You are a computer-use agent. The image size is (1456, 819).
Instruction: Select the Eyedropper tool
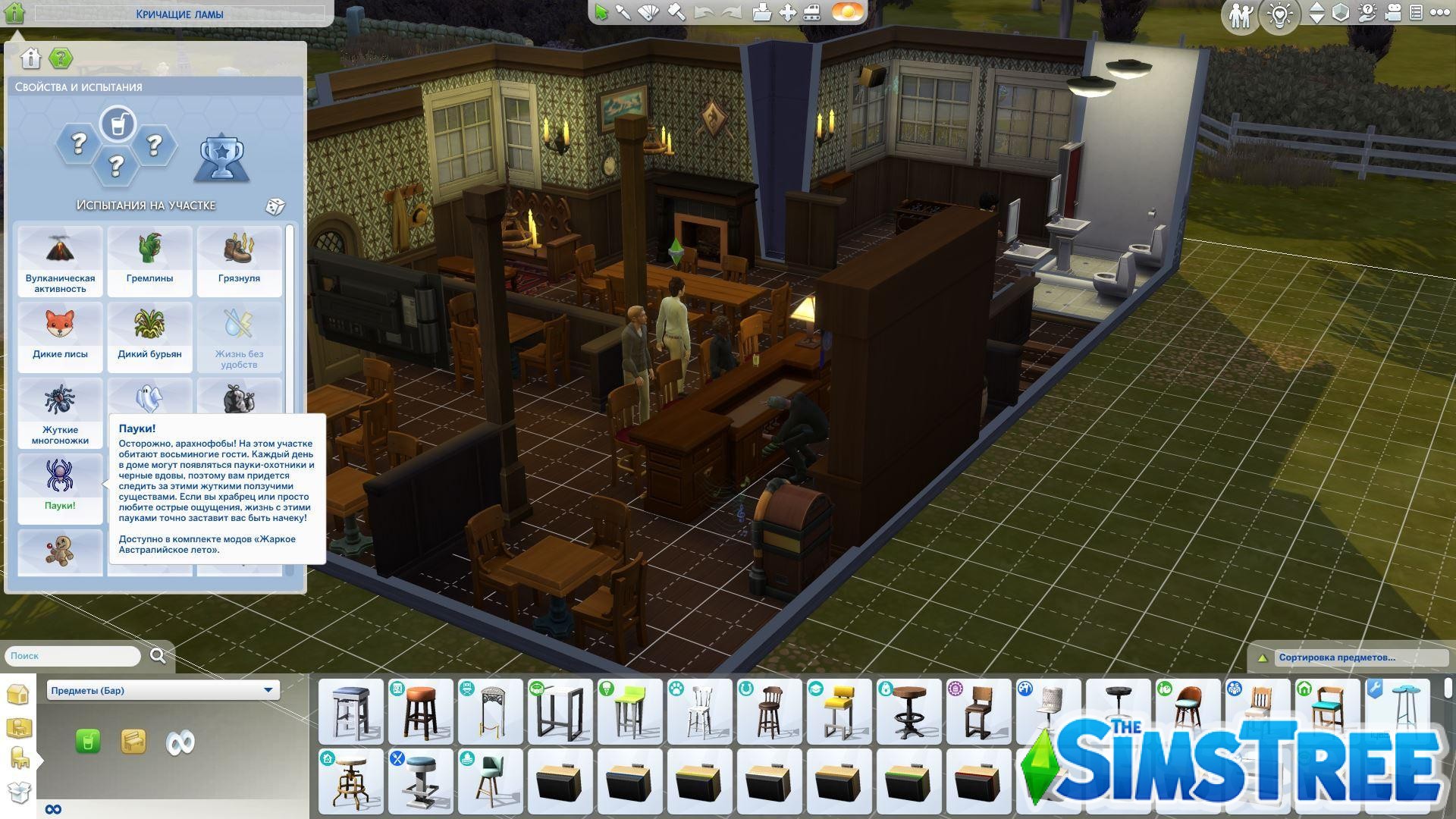point(622,12)
